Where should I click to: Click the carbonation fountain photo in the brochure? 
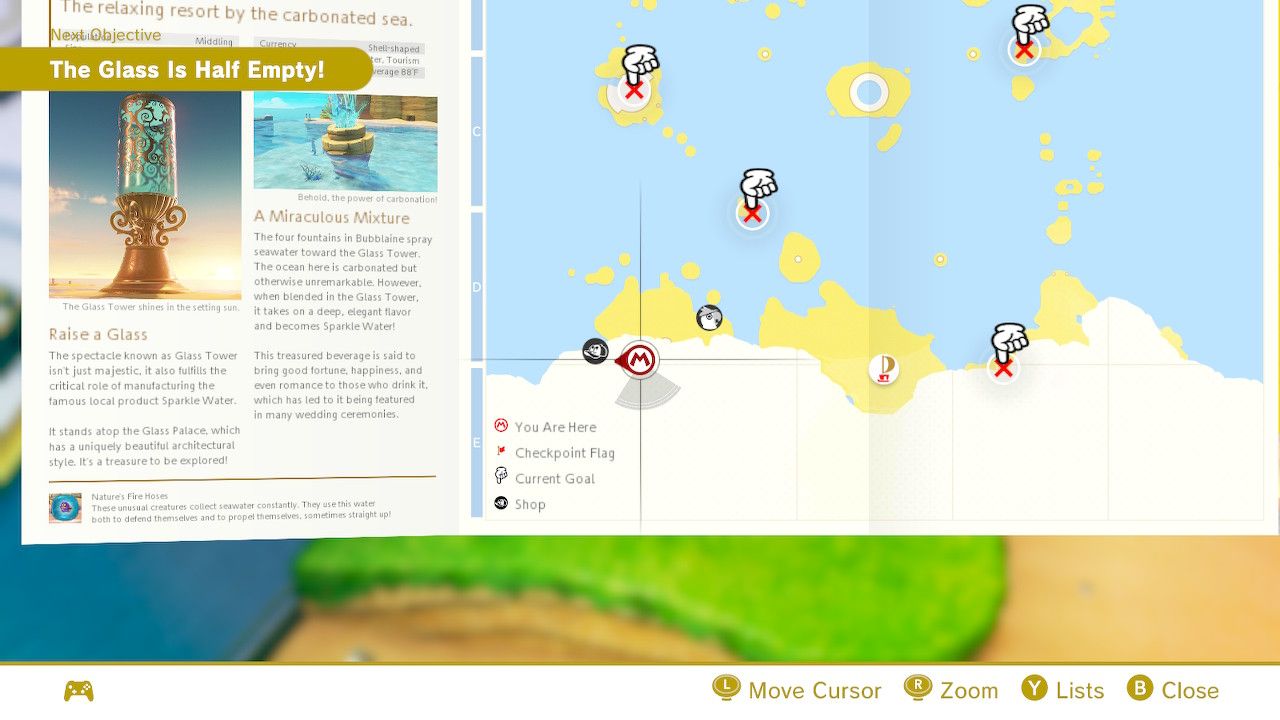tap(345, 140)
